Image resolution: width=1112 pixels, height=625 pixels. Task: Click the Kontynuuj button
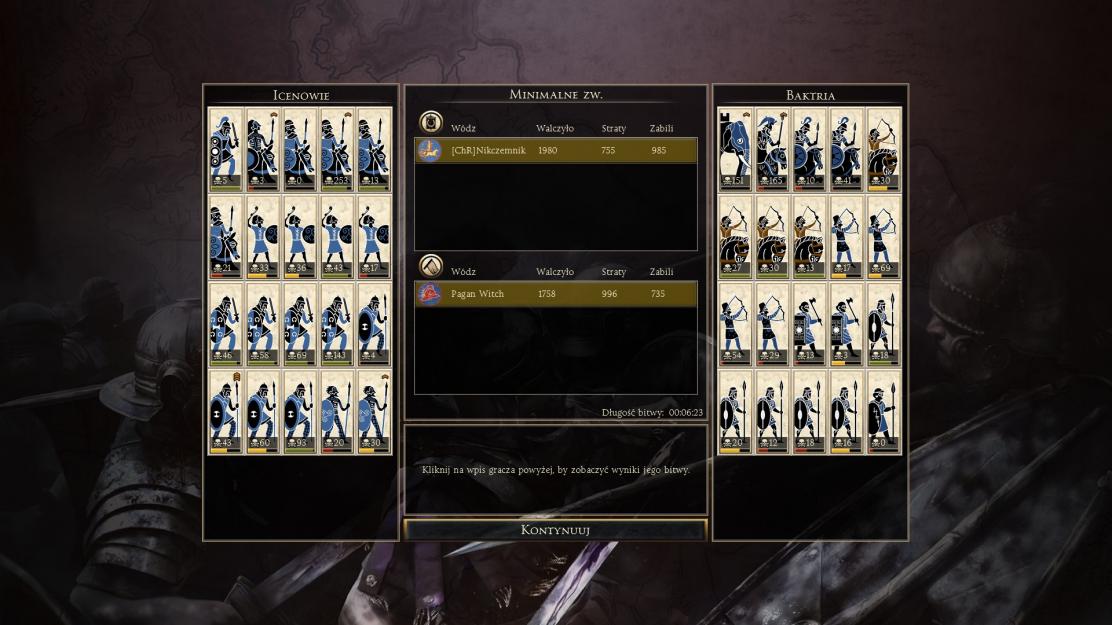click(555, 530)
